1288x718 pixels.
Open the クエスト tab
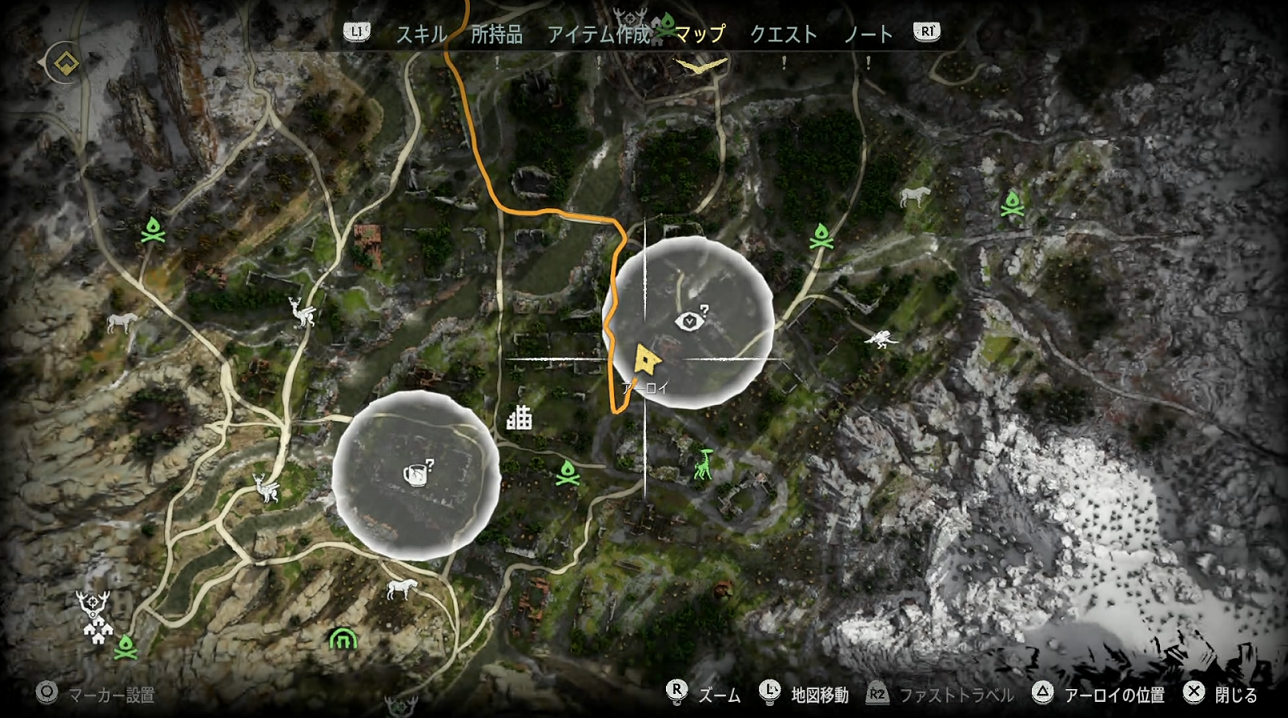[783, 34]
